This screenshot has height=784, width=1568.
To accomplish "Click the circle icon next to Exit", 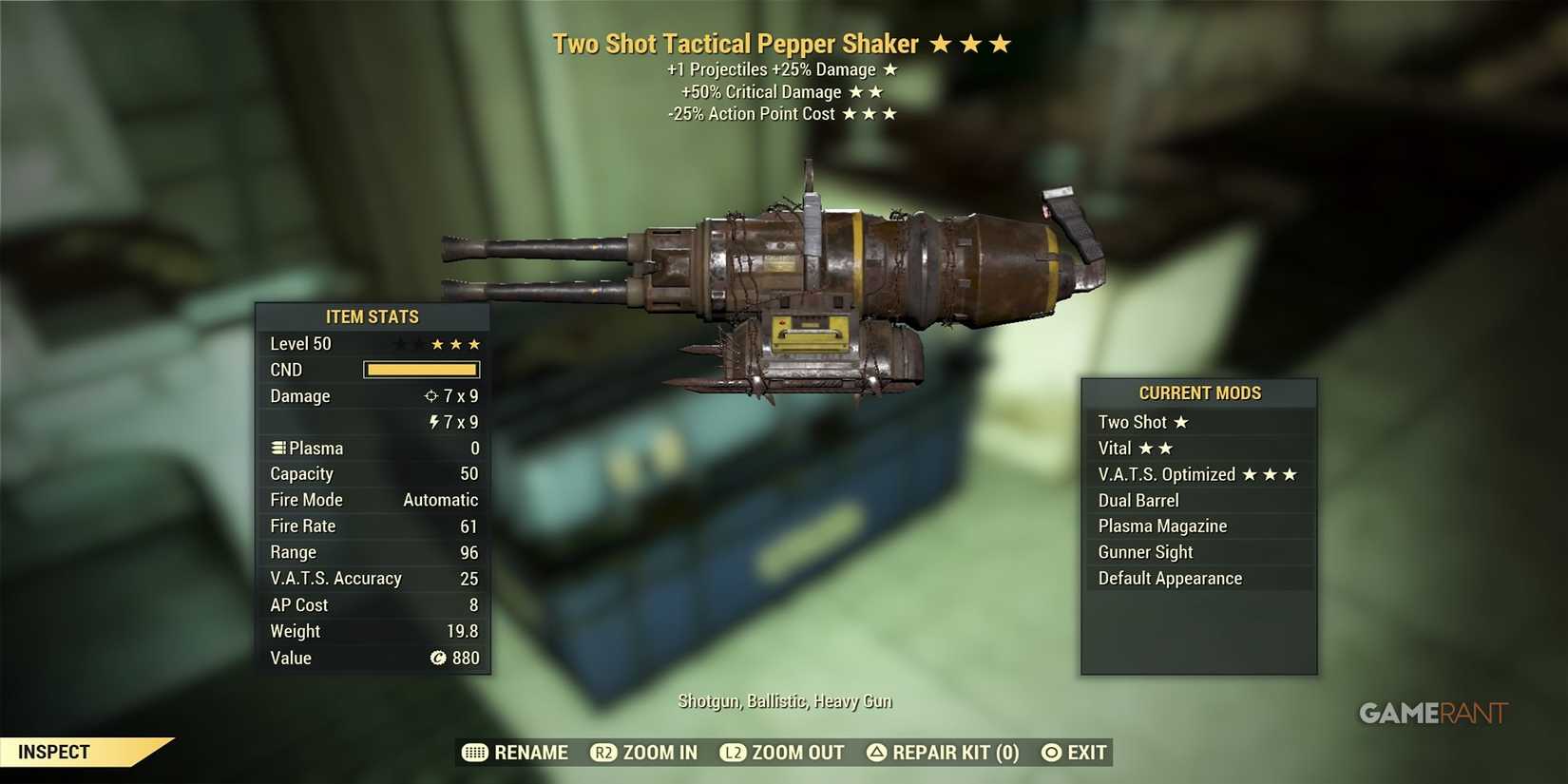I will pyautogui.click(x=1049, y=752).
